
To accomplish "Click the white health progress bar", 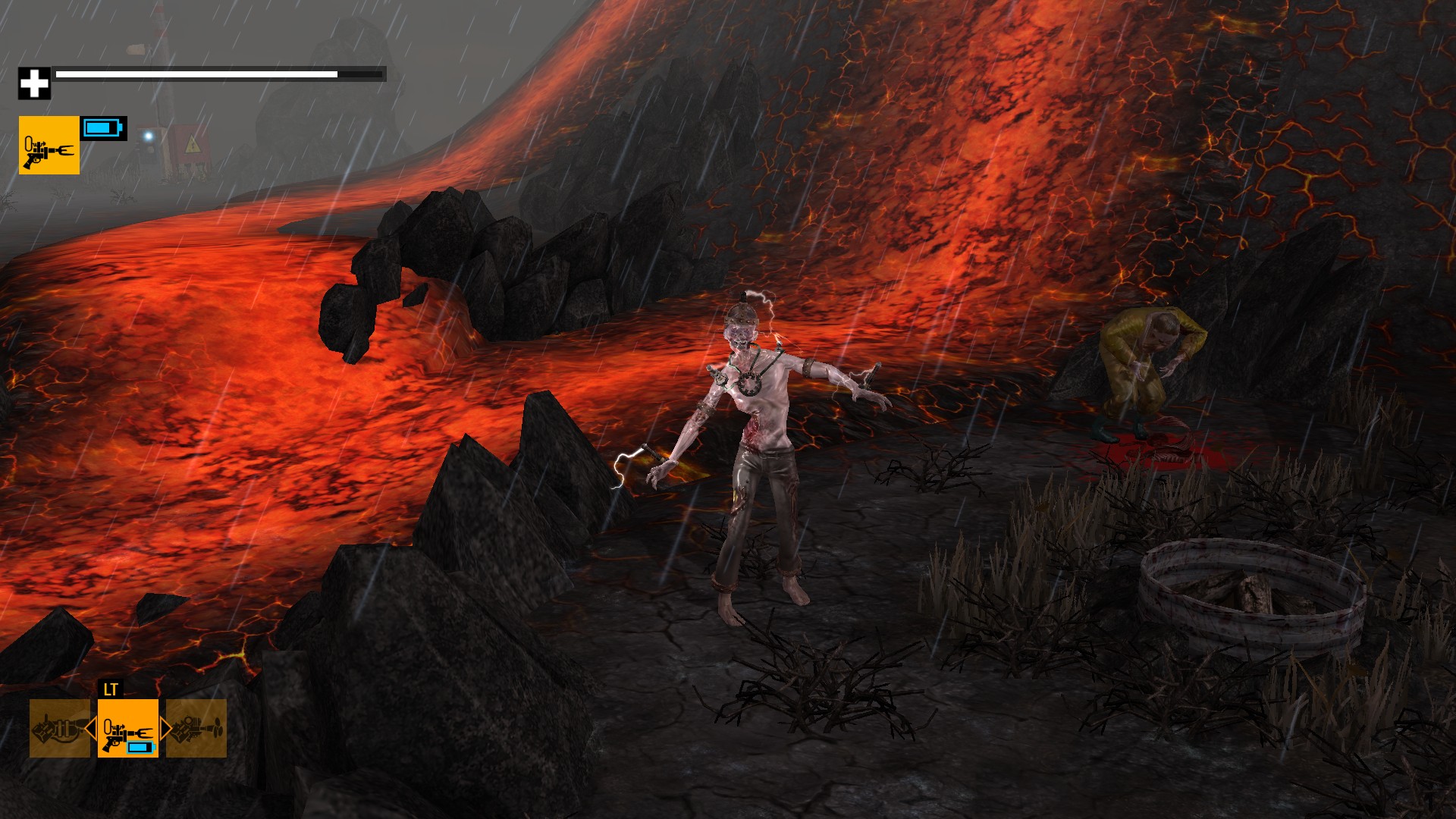I will point(197,76).
